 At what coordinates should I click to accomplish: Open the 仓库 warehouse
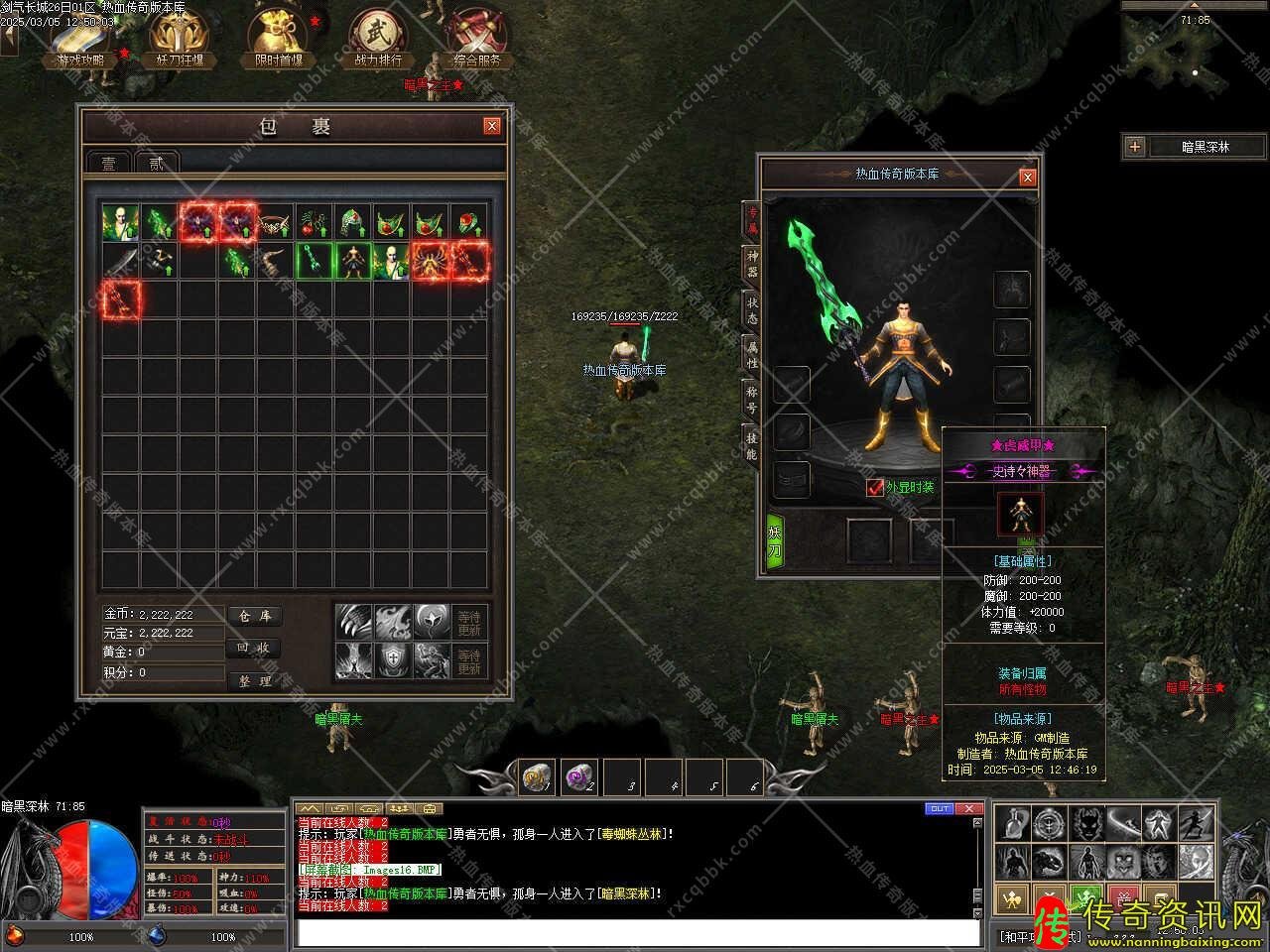coord(255,616)
